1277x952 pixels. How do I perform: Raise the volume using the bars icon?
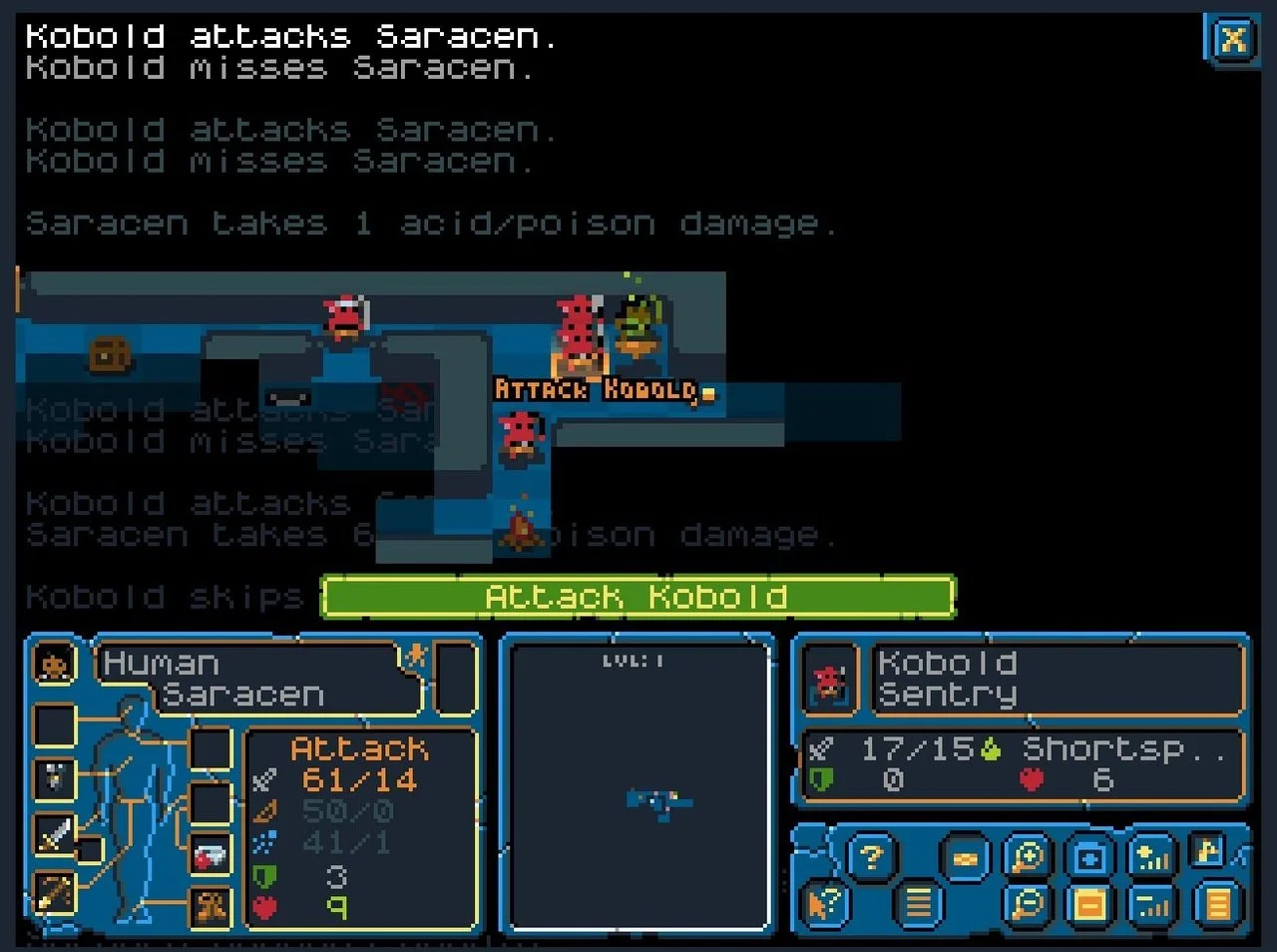point(1152,855)
